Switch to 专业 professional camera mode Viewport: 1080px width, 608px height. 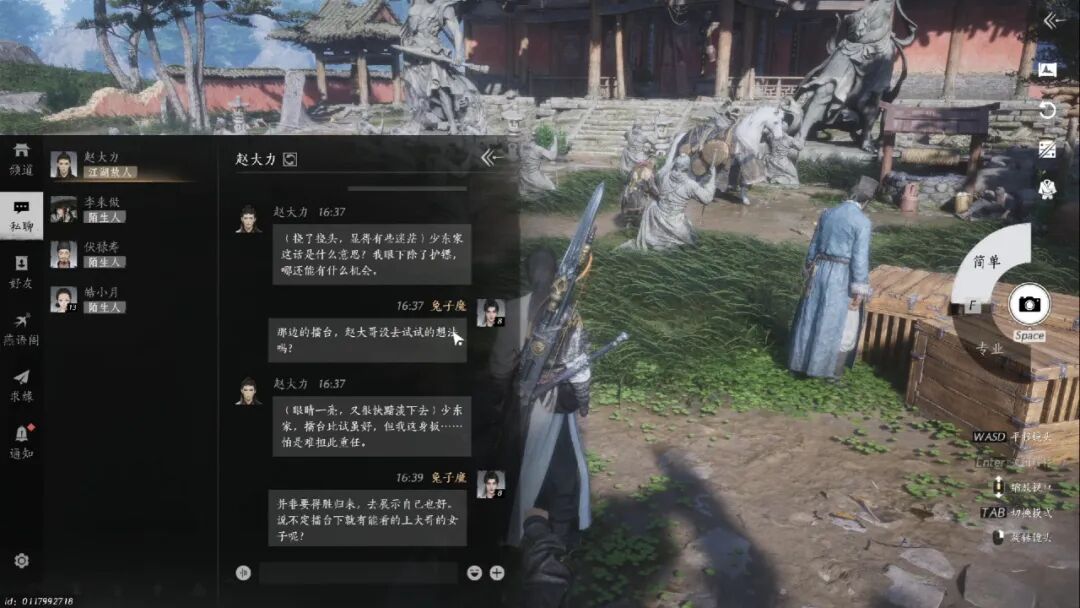989,348
